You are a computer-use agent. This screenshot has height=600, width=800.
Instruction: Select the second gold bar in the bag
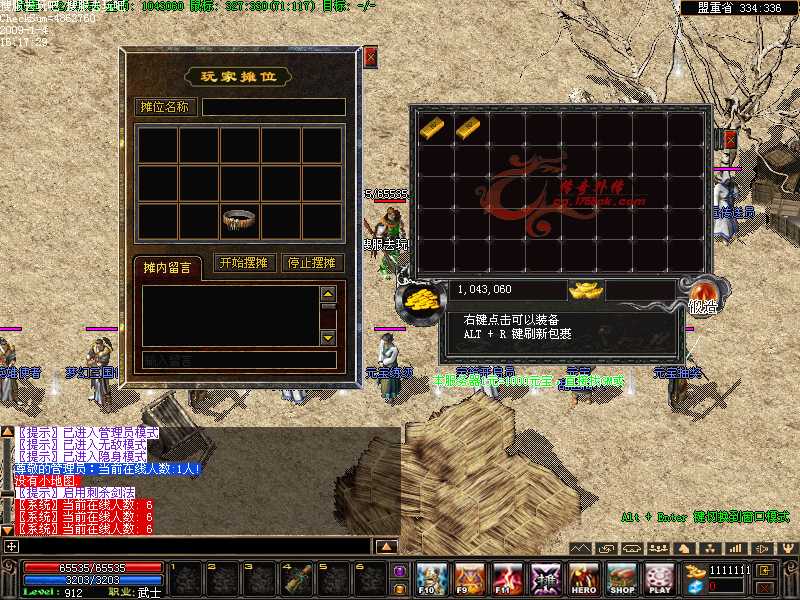468,127
